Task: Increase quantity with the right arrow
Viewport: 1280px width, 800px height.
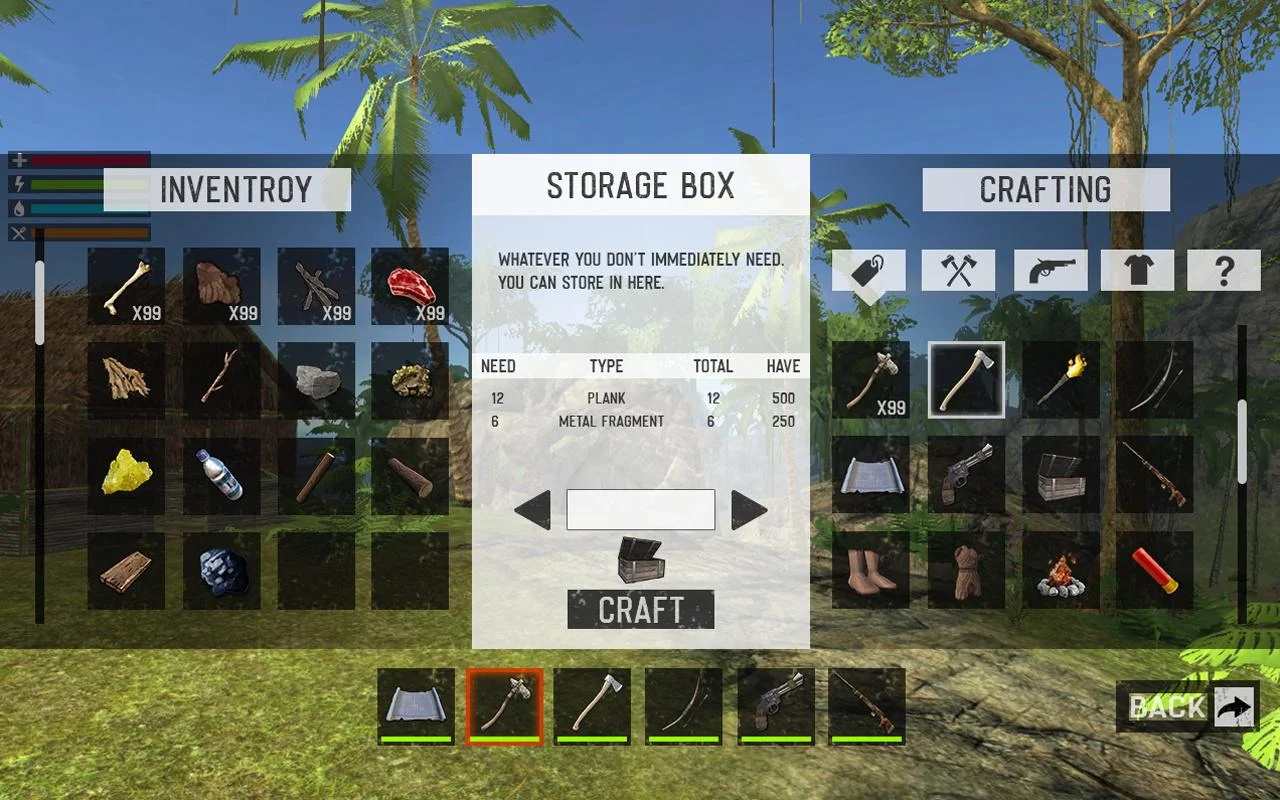Action: [748, 510]
